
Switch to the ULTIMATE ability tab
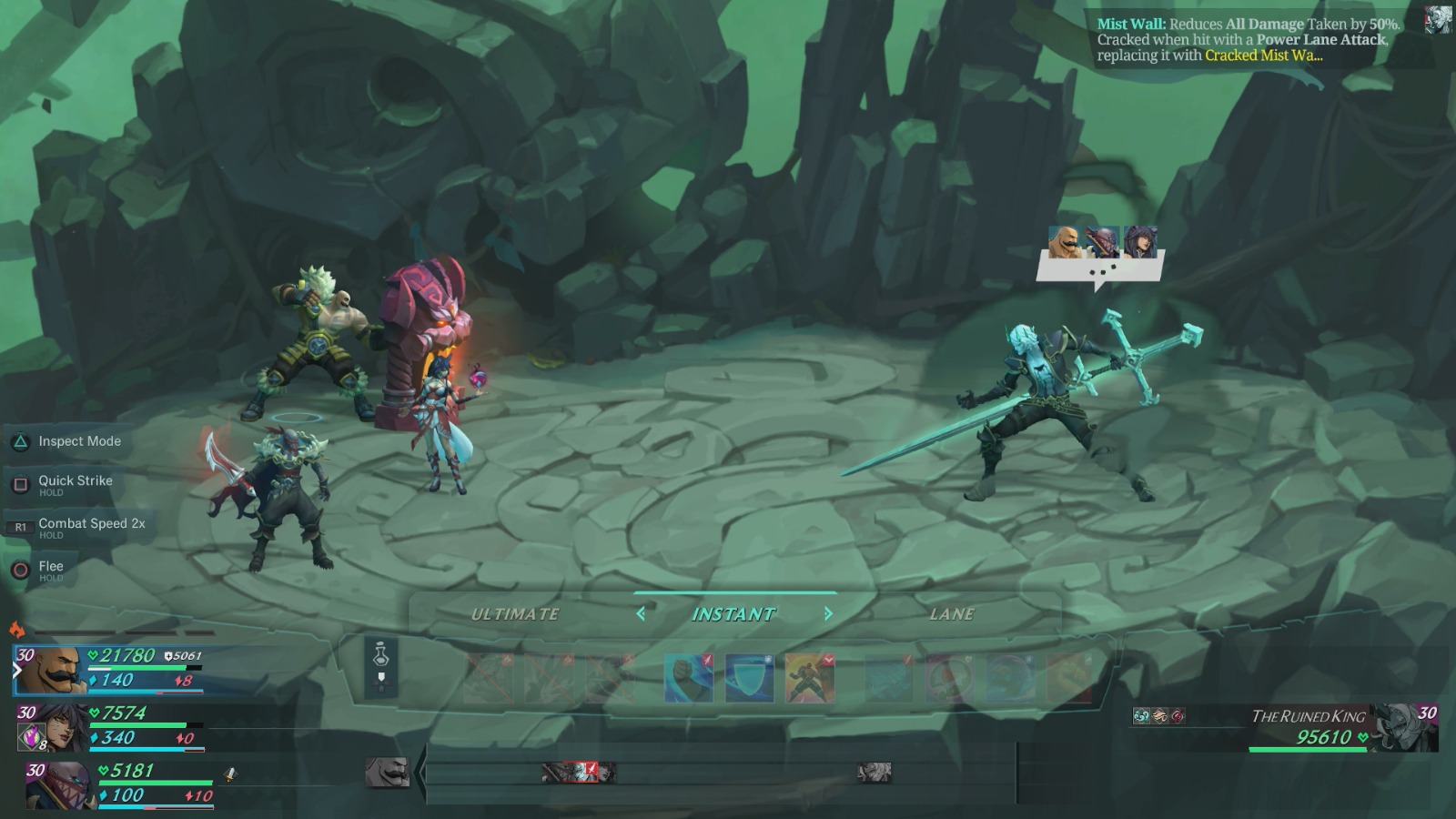pyautogui.click(x=515, y=613)
